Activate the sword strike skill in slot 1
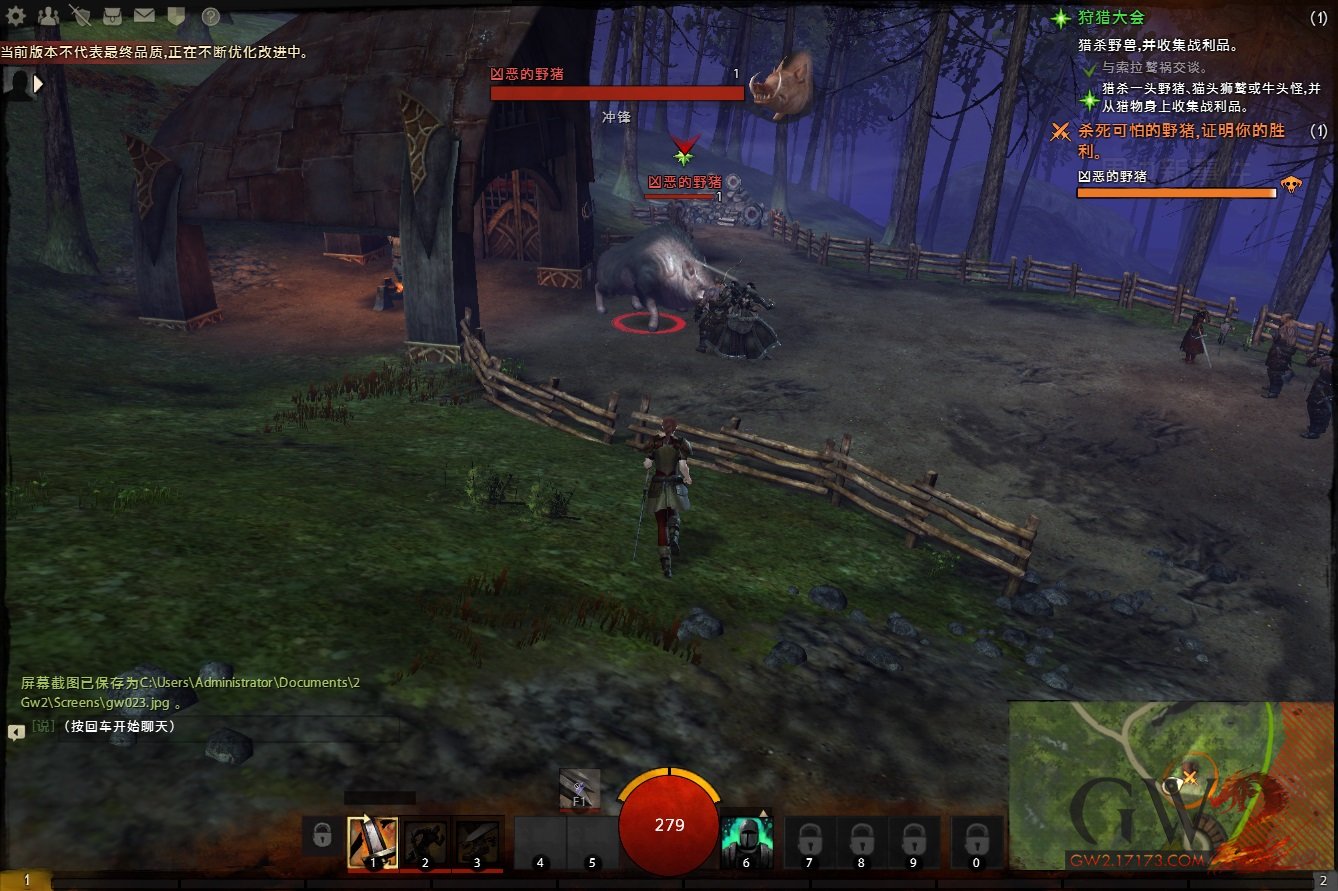Viewport: 1338px width, 891px height. tap(372, 842)
